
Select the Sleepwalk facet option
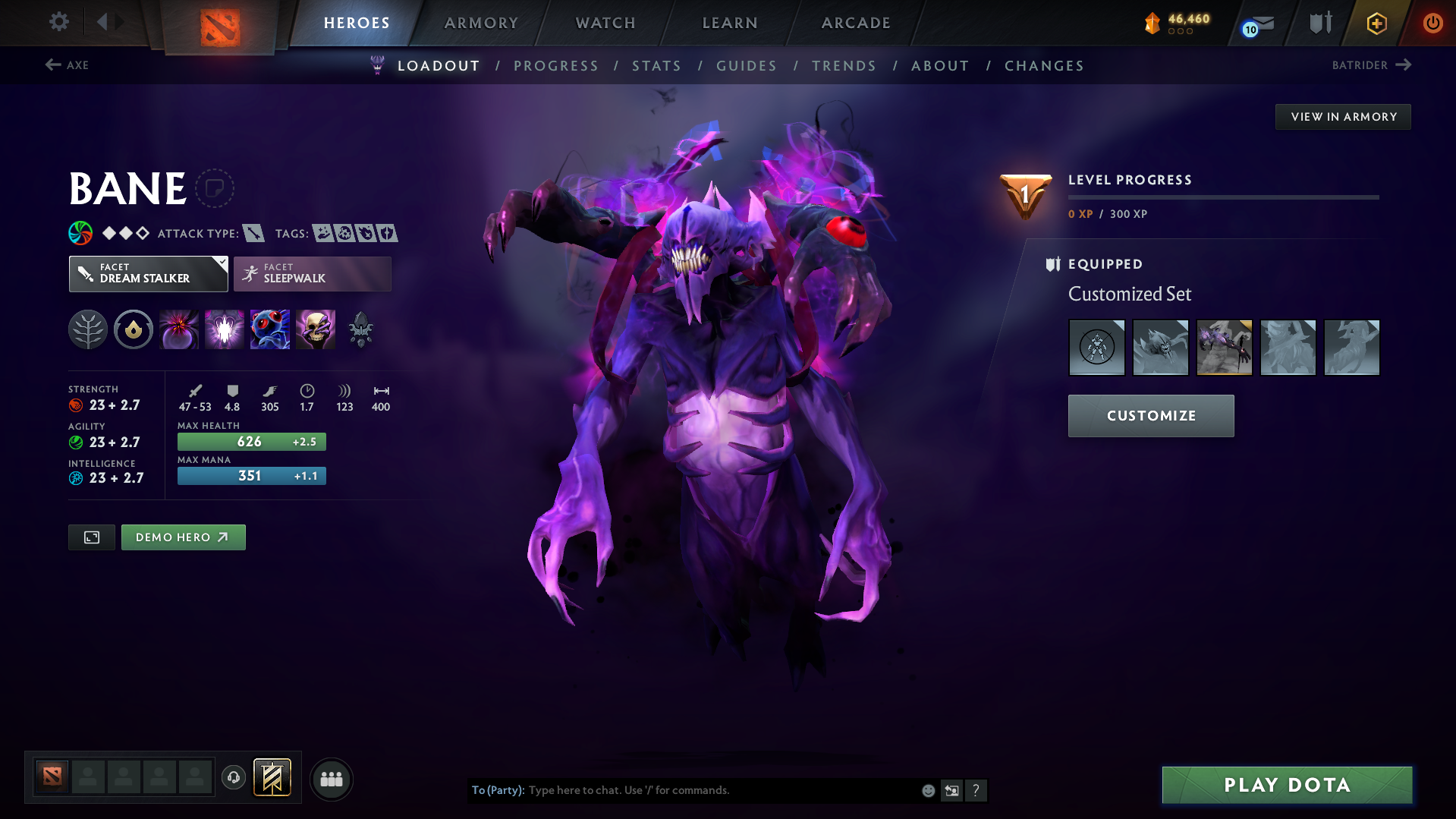point(312,273)
